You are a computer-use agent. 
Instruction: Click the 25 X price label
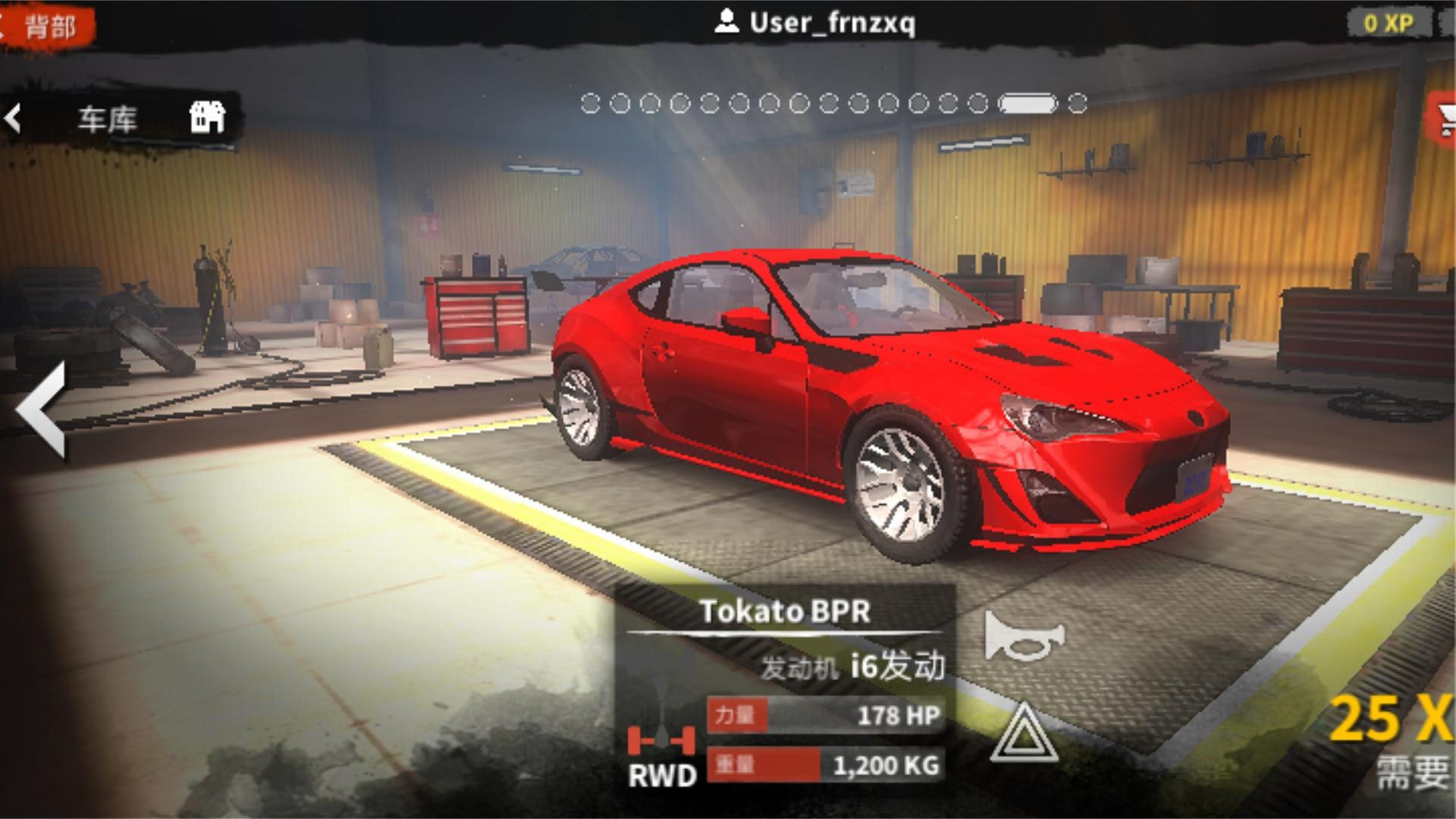[x=1392, y=719]
